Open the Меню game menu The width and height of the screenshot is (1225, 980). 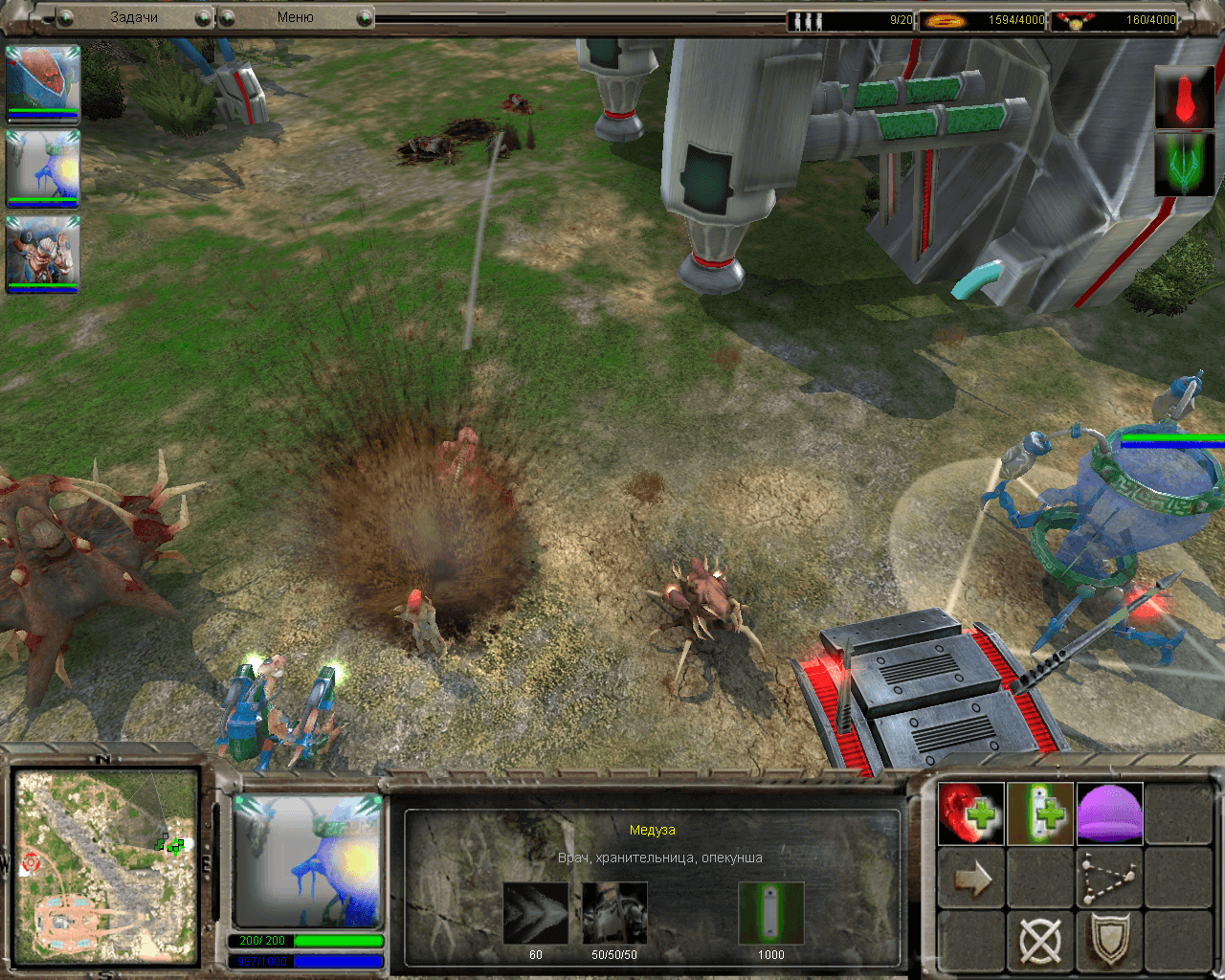point(295,17)
